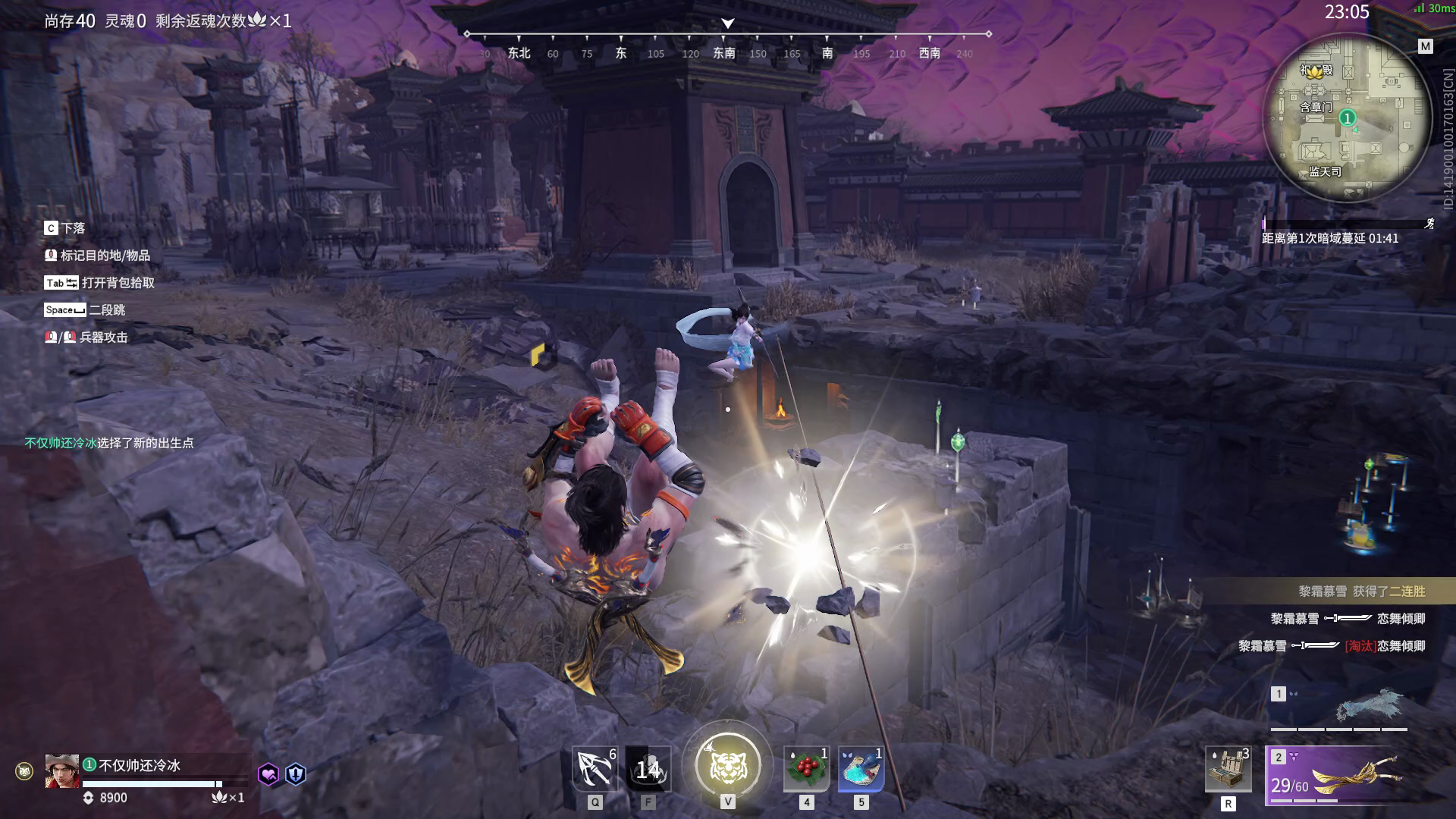Trigger the tiger ultimate ability
The width and height of the screenshot is (1456, 819).
[x=727, y=766]
